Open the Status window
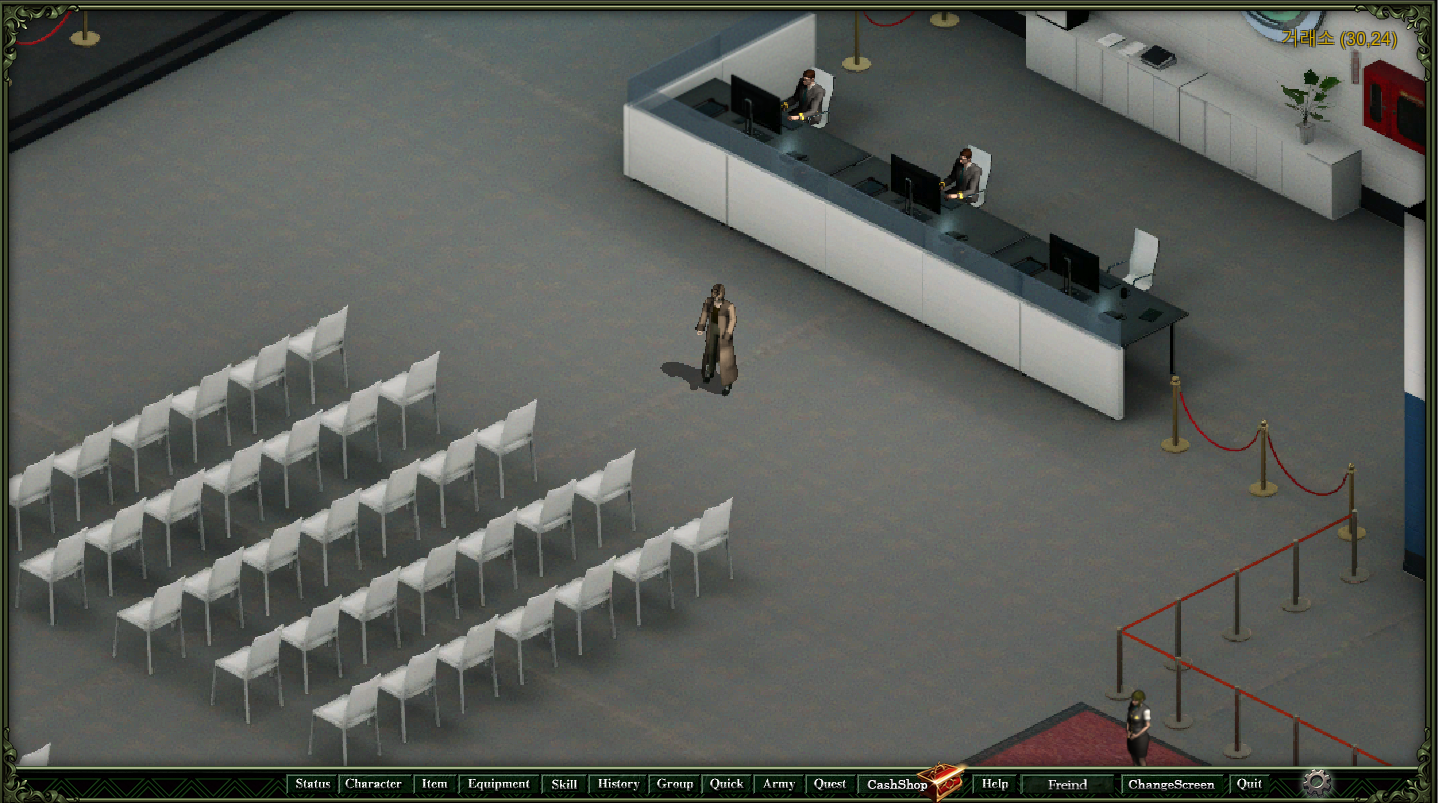 (x=312, y=784)
